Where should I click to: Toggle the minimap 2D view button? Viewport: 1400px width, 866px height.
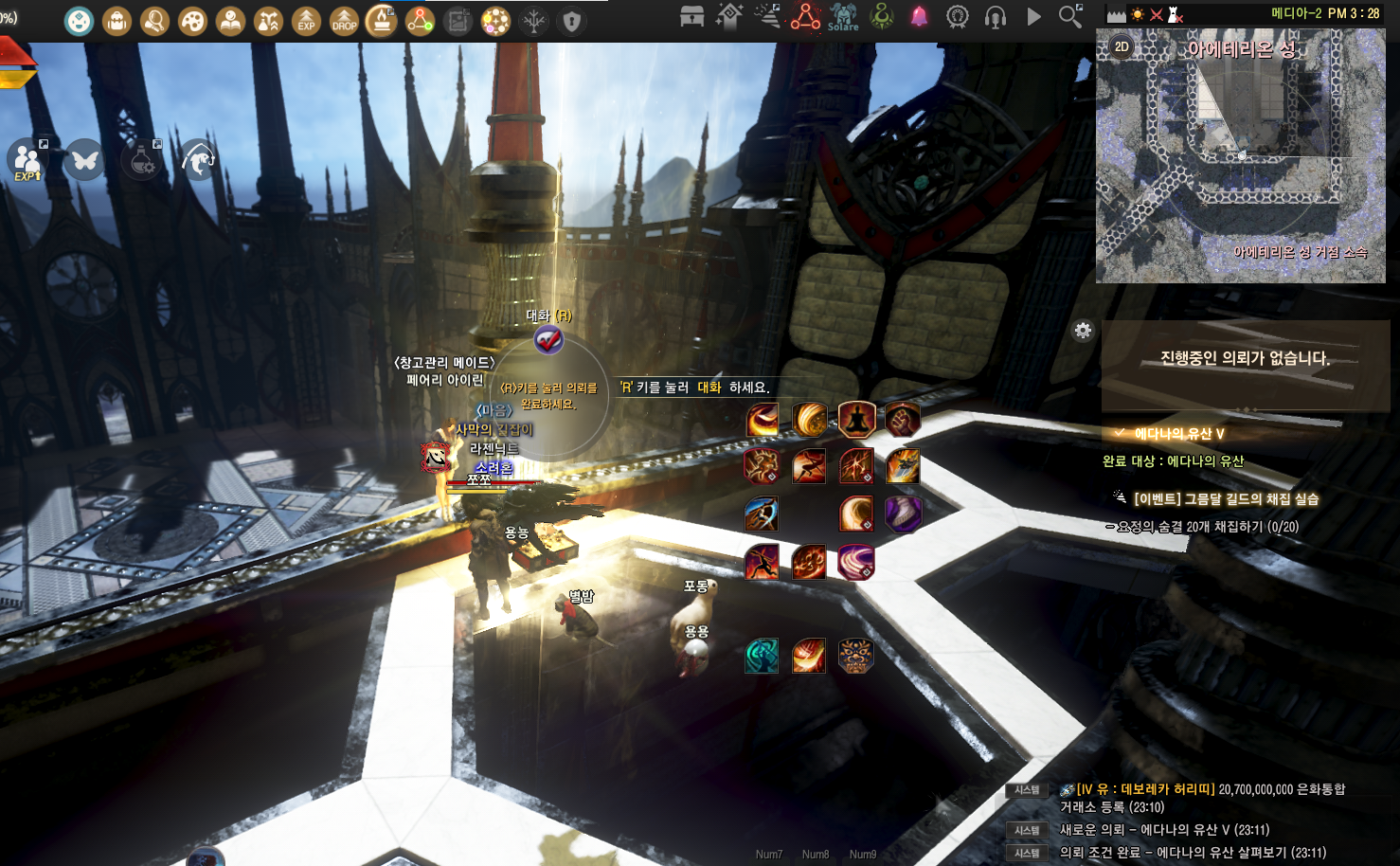pyautogui.click(x=1122, y=46)
